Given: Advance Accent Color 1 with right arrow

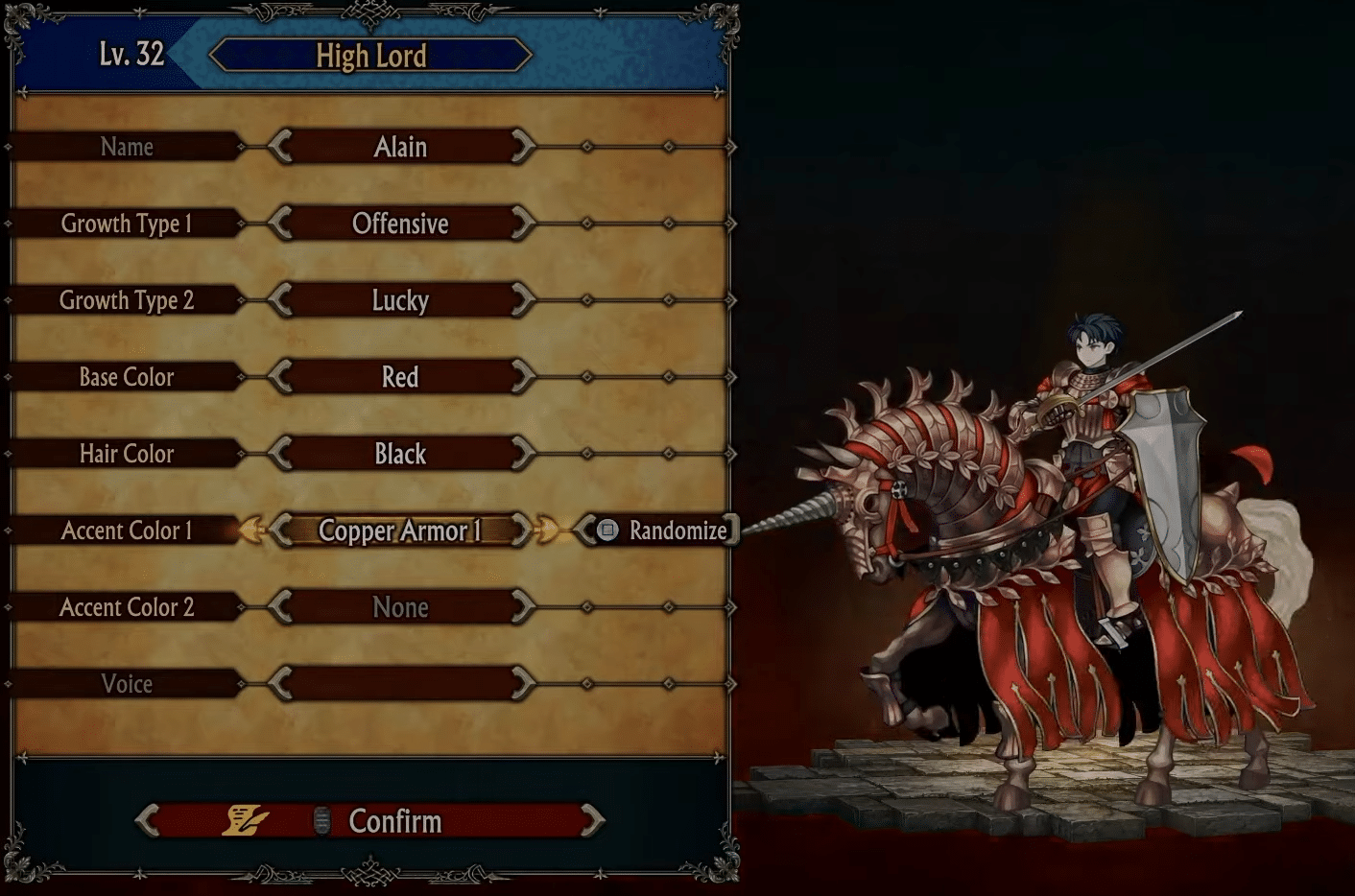Looking at the screenshot, I should click(x=523, y=531).
